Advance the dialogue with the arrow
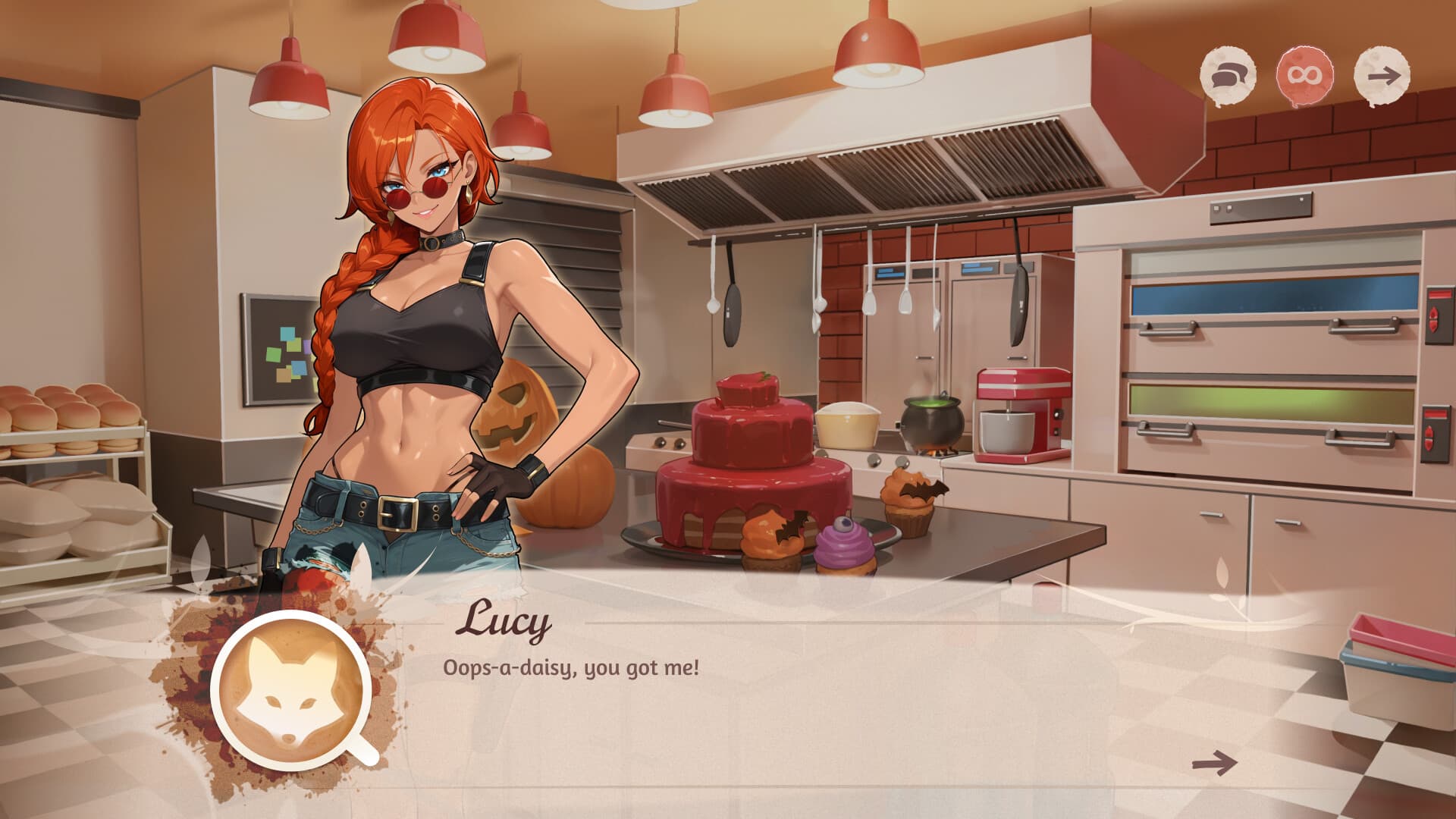Viewport: 1456px width, 819px height. coord(1214,762)
